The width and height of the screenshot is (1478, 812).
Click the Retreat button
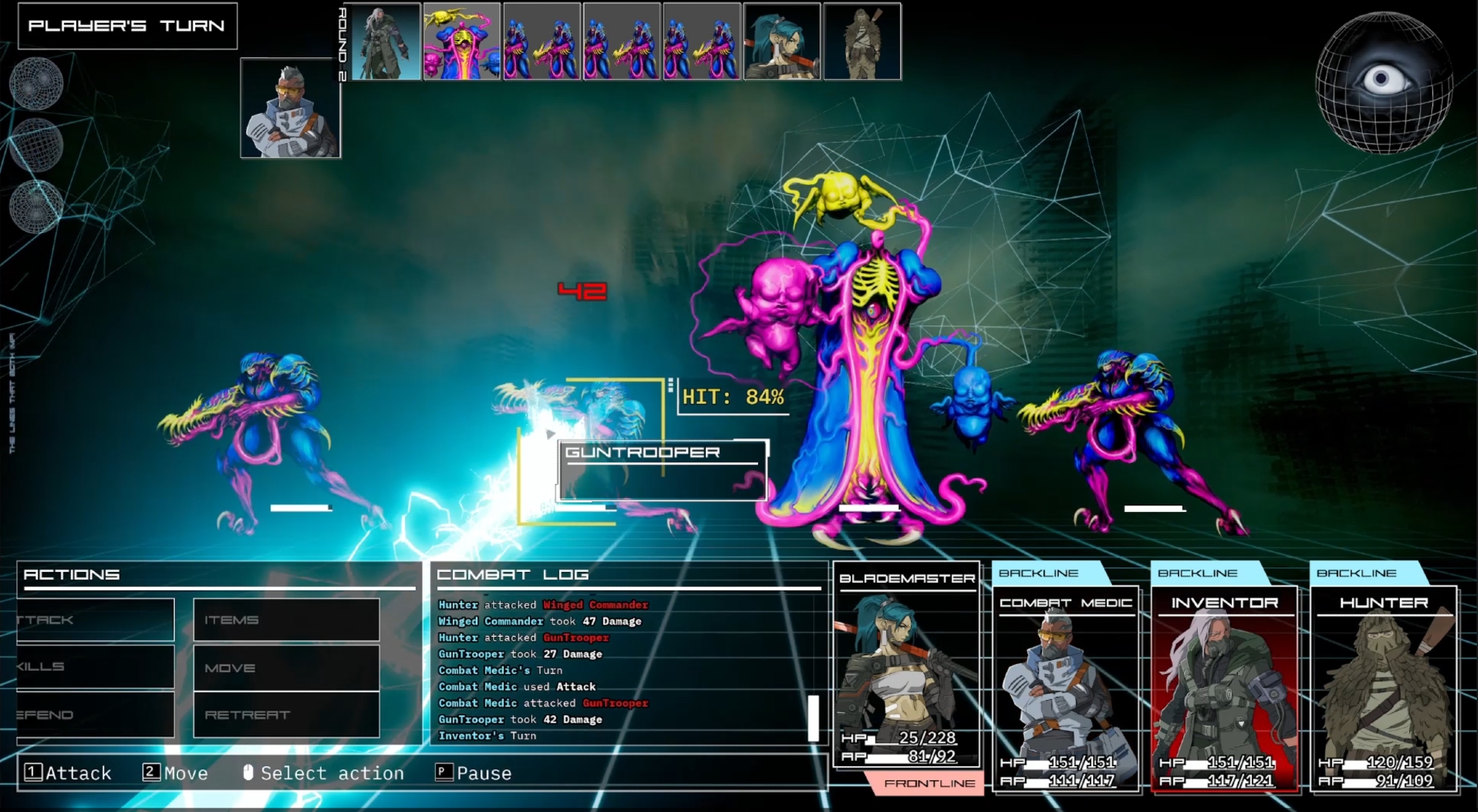tap(286, 714)
